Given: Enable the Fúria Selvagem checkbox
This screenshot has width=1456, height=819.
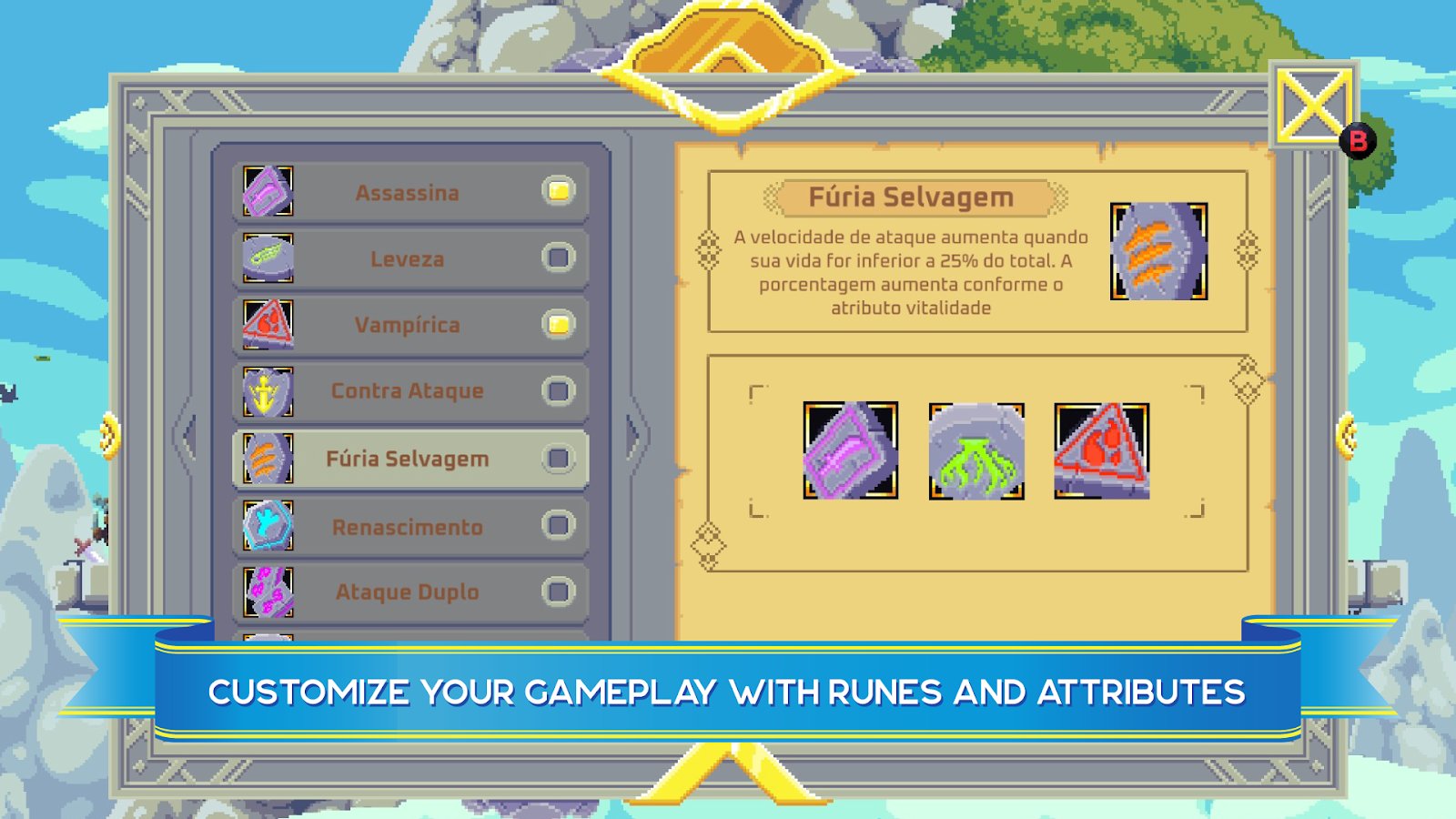Looking at the screenshot, I should click(x=559, y=459).
